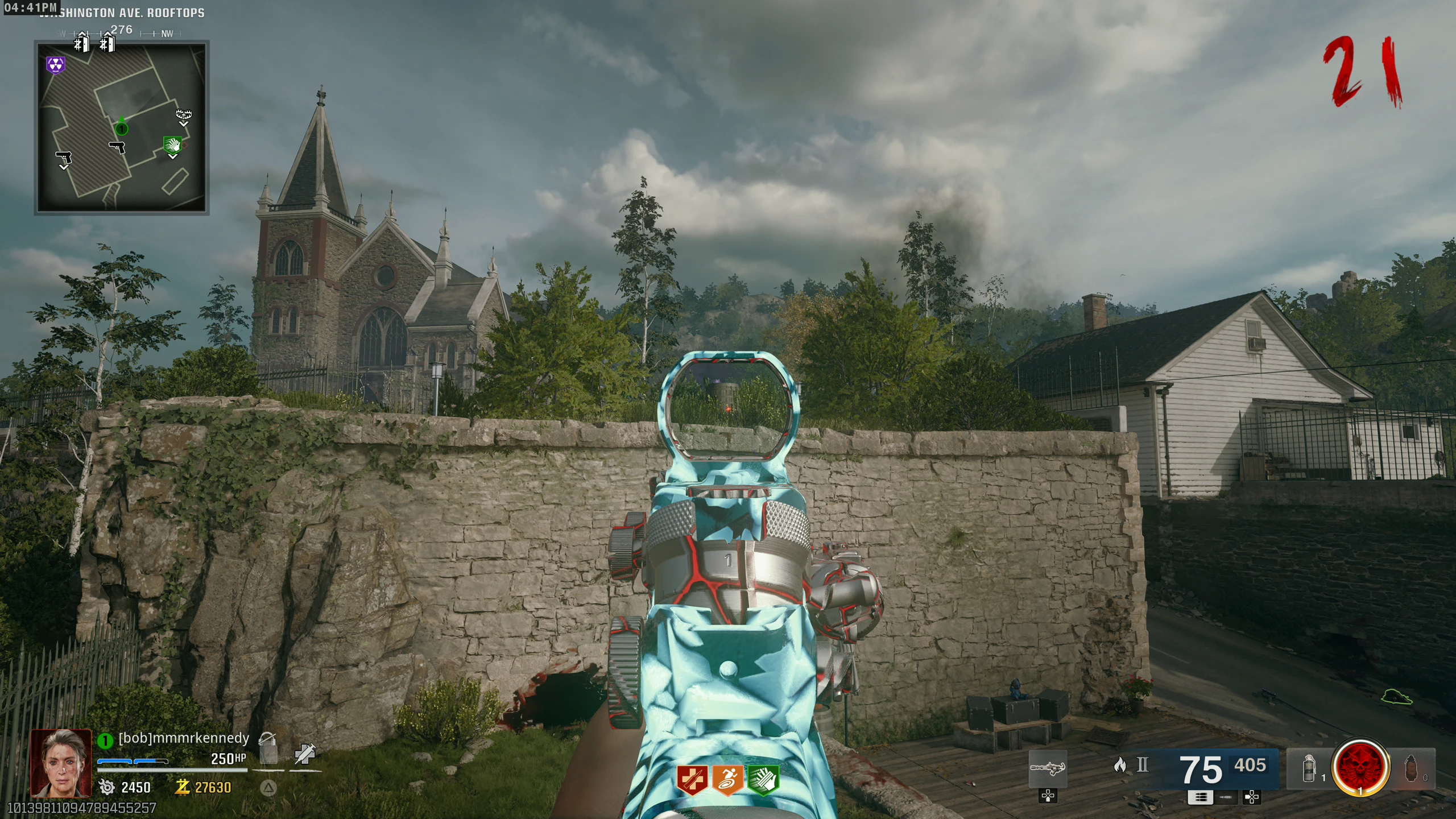Screen dimensions: 1456x819
Task: Select the lethal grenade slot
Action: (1413, 768)
